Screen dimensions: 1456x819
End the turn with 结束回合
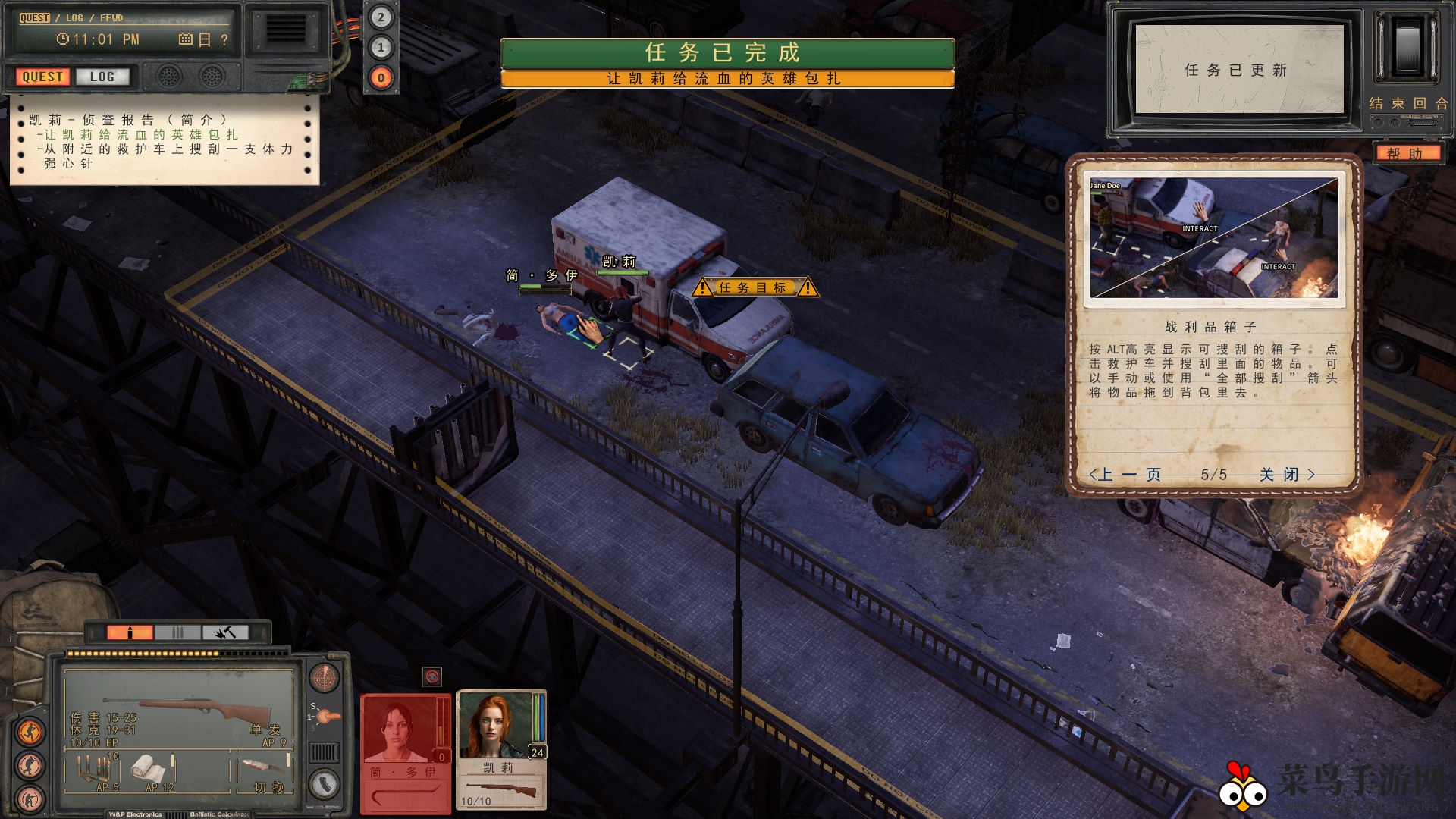[1408, 104]
